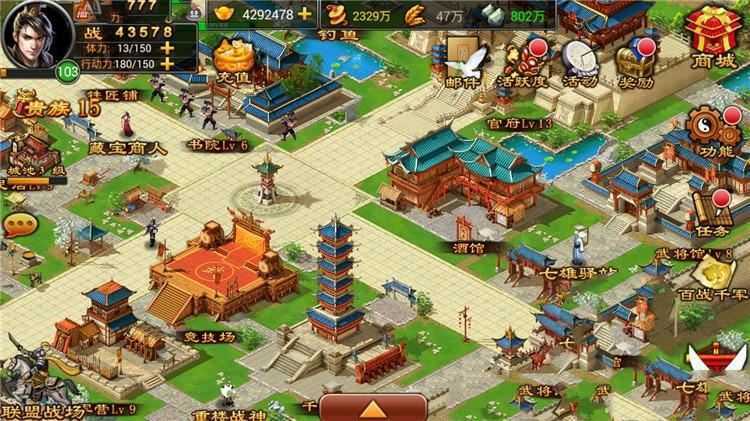Open the 任务 quest scroll icon
This screenshot has width=750, height=421.
[x=712, y=210]
